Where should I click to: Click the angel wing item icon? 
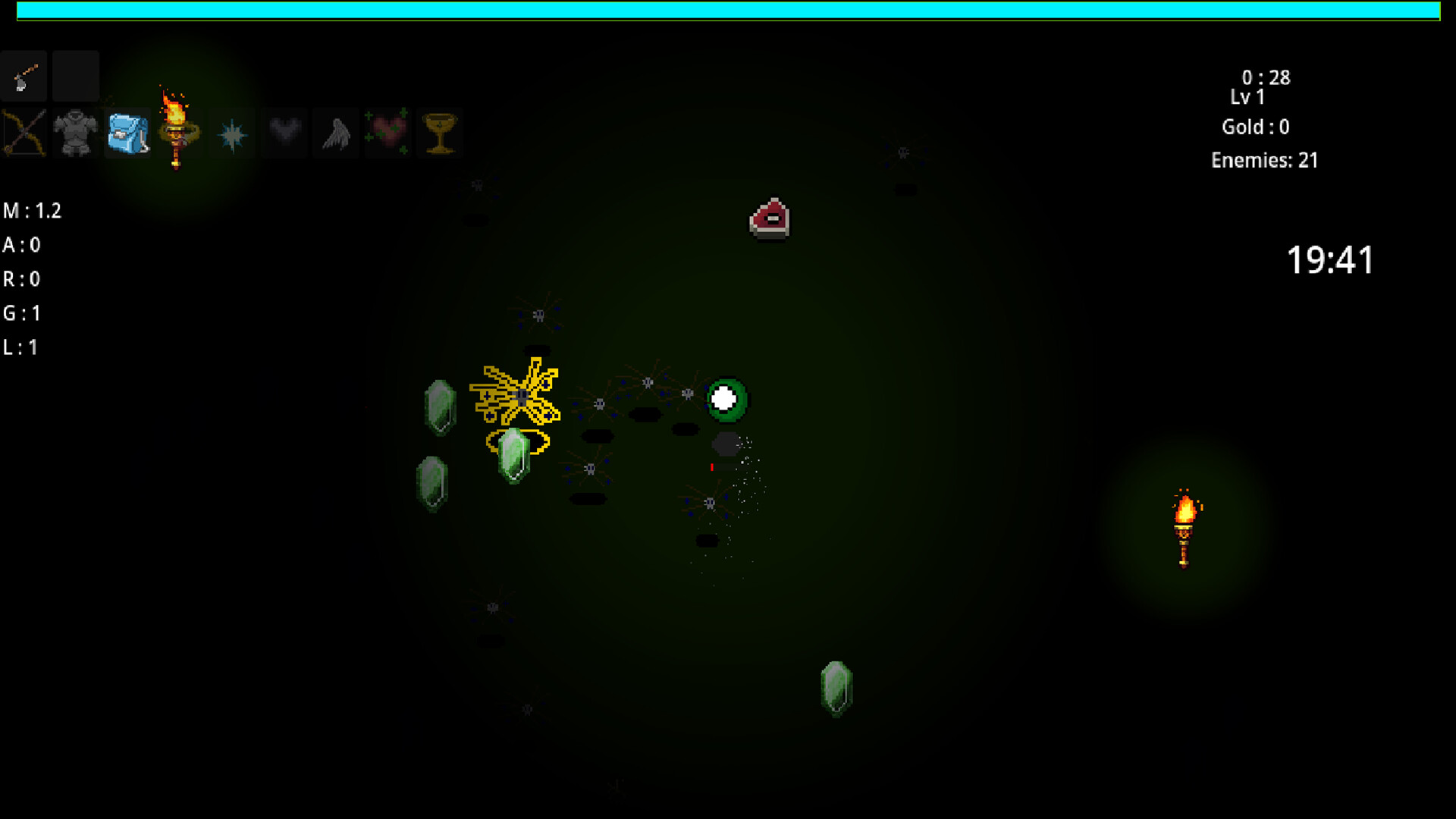[x=336, y=133]
